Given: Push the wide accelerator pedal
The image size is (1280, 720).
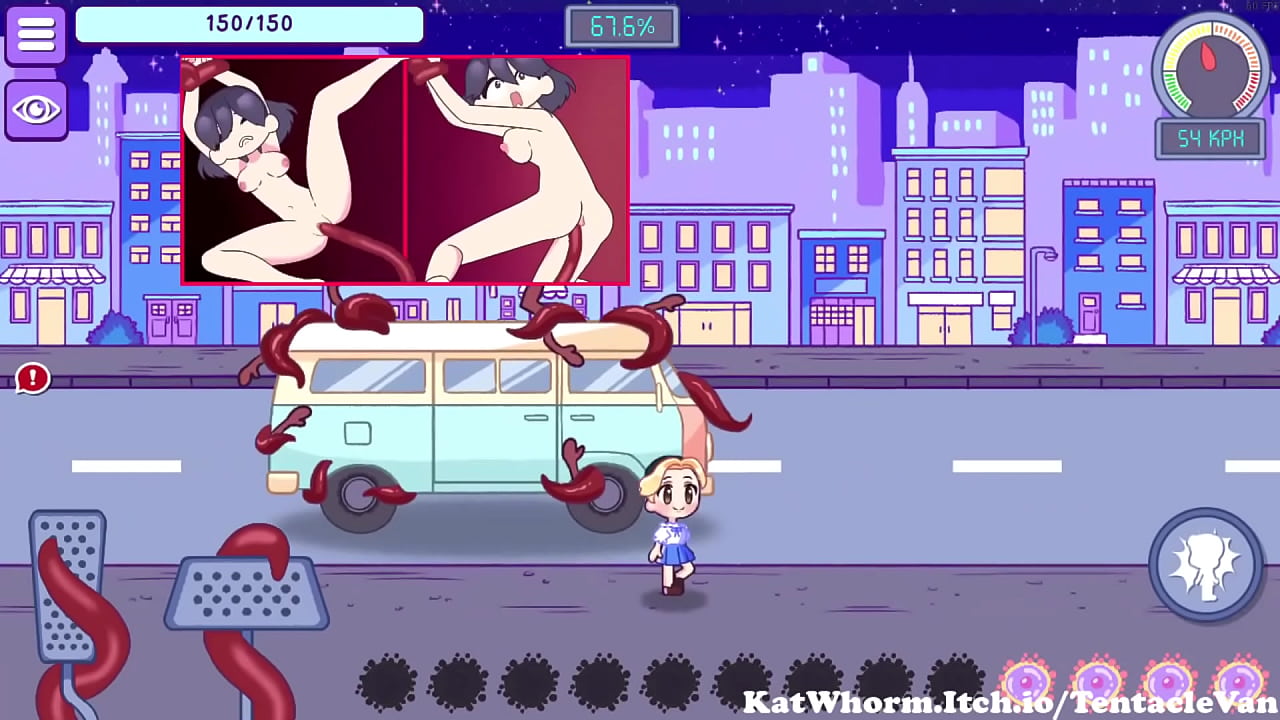Looking at the screenshot, I should 246,593.
